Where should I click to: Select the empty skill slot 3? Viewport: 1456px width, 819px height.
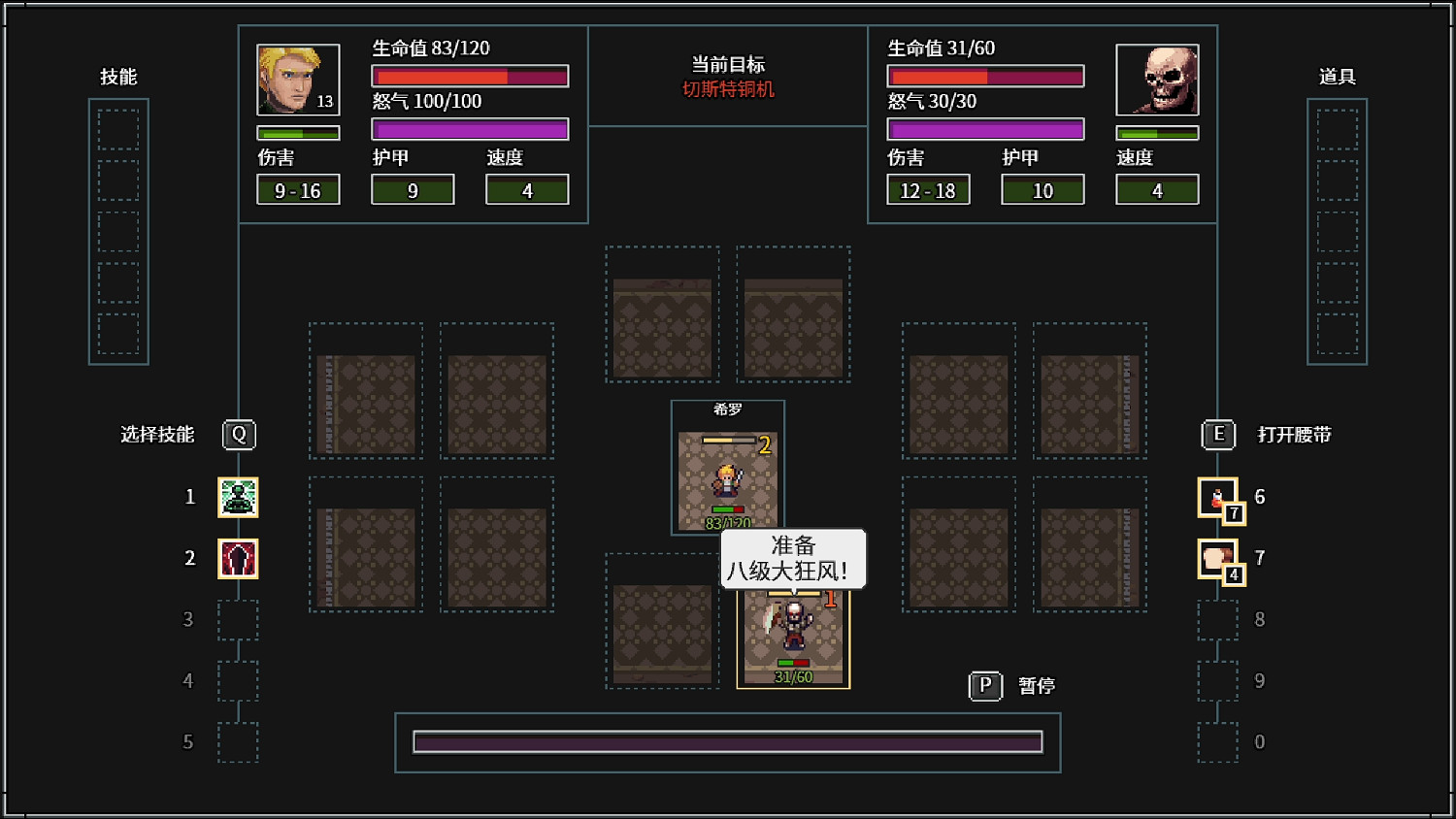click(239, 619)
